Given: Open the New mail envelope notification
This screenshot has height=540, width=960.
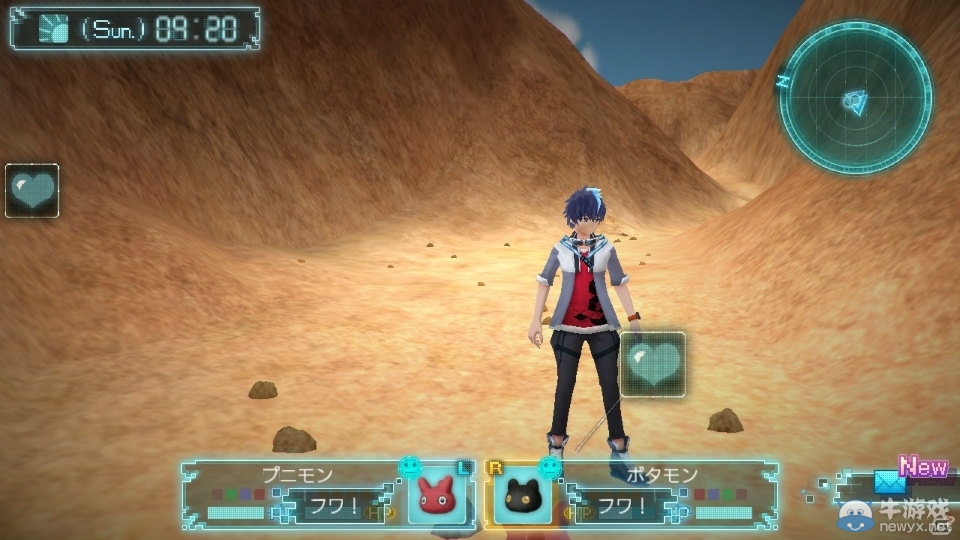Looking at the screenshot, I should [x=889, y=482].
